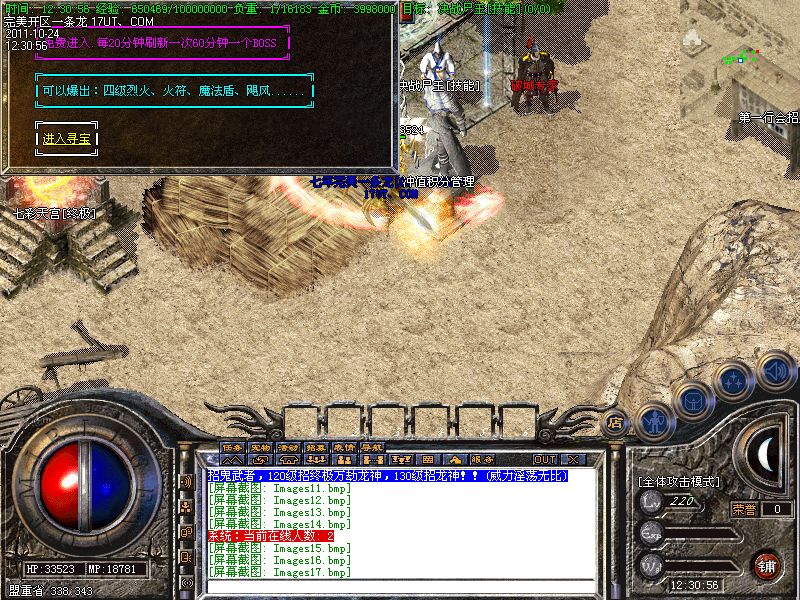Click the 进入寻宝 treasure hunt link
Screen dimensions: 800x600
(67, 139)
